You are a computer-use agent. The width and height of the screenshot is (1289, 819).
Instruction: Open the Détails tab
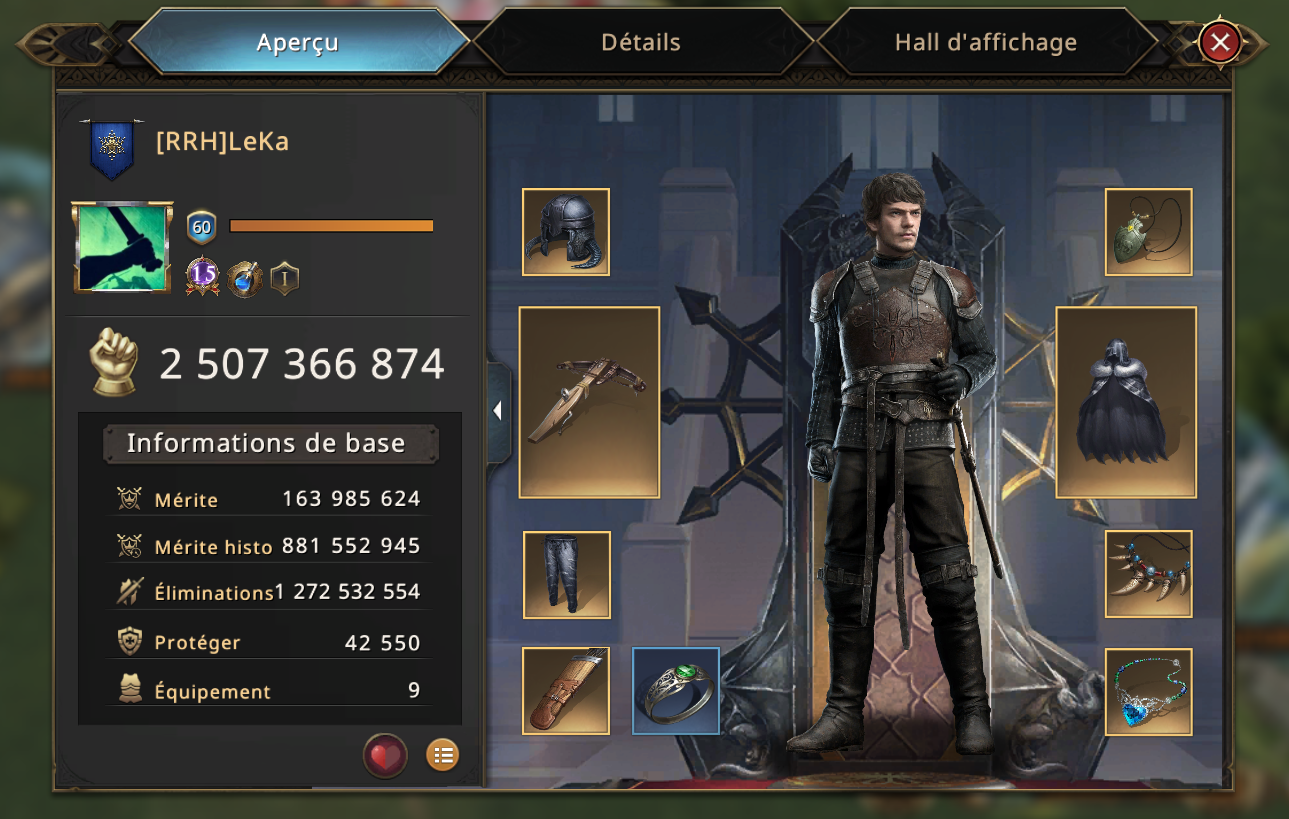point(641,43)
